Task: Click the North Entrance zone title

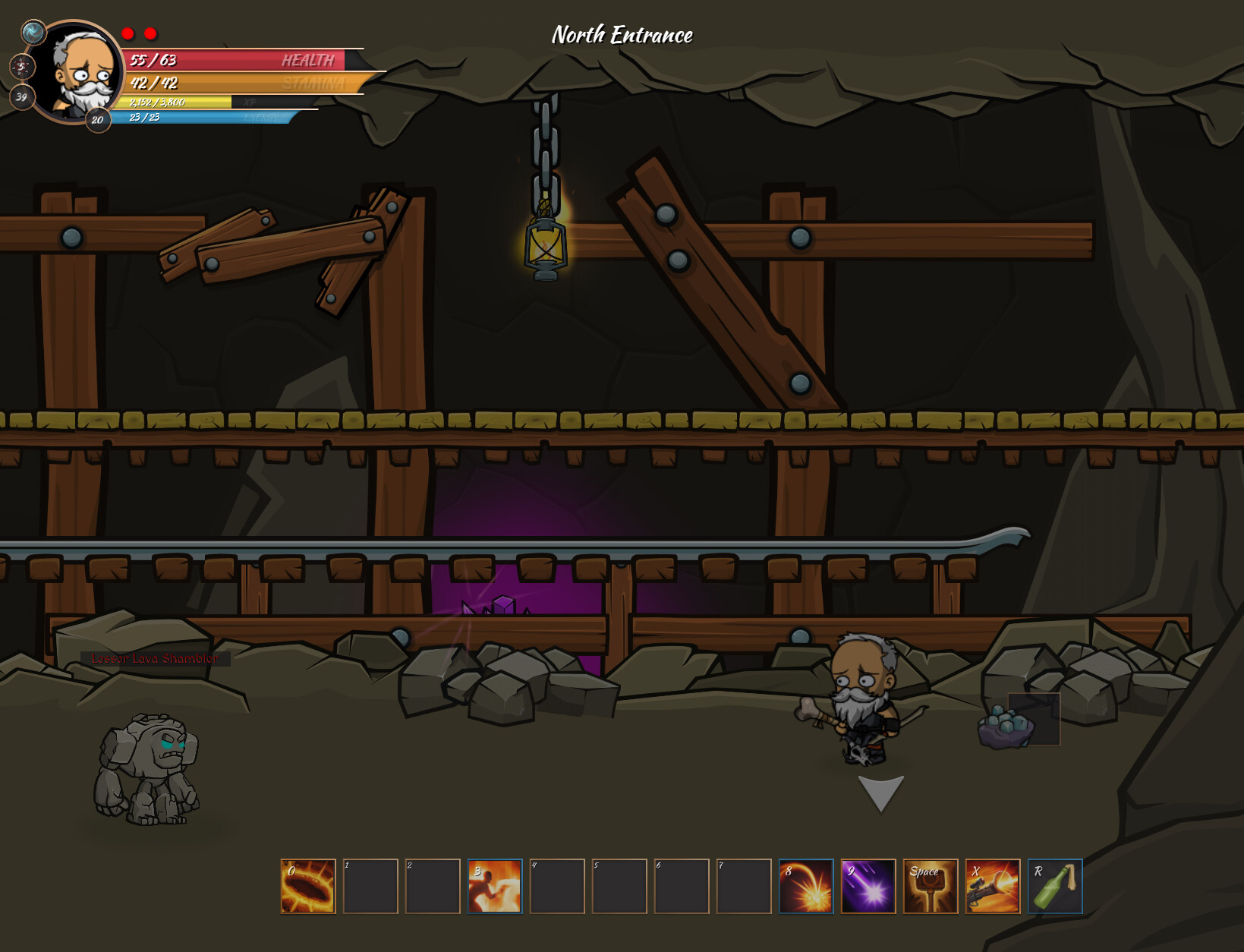Action: pos(622,34)
